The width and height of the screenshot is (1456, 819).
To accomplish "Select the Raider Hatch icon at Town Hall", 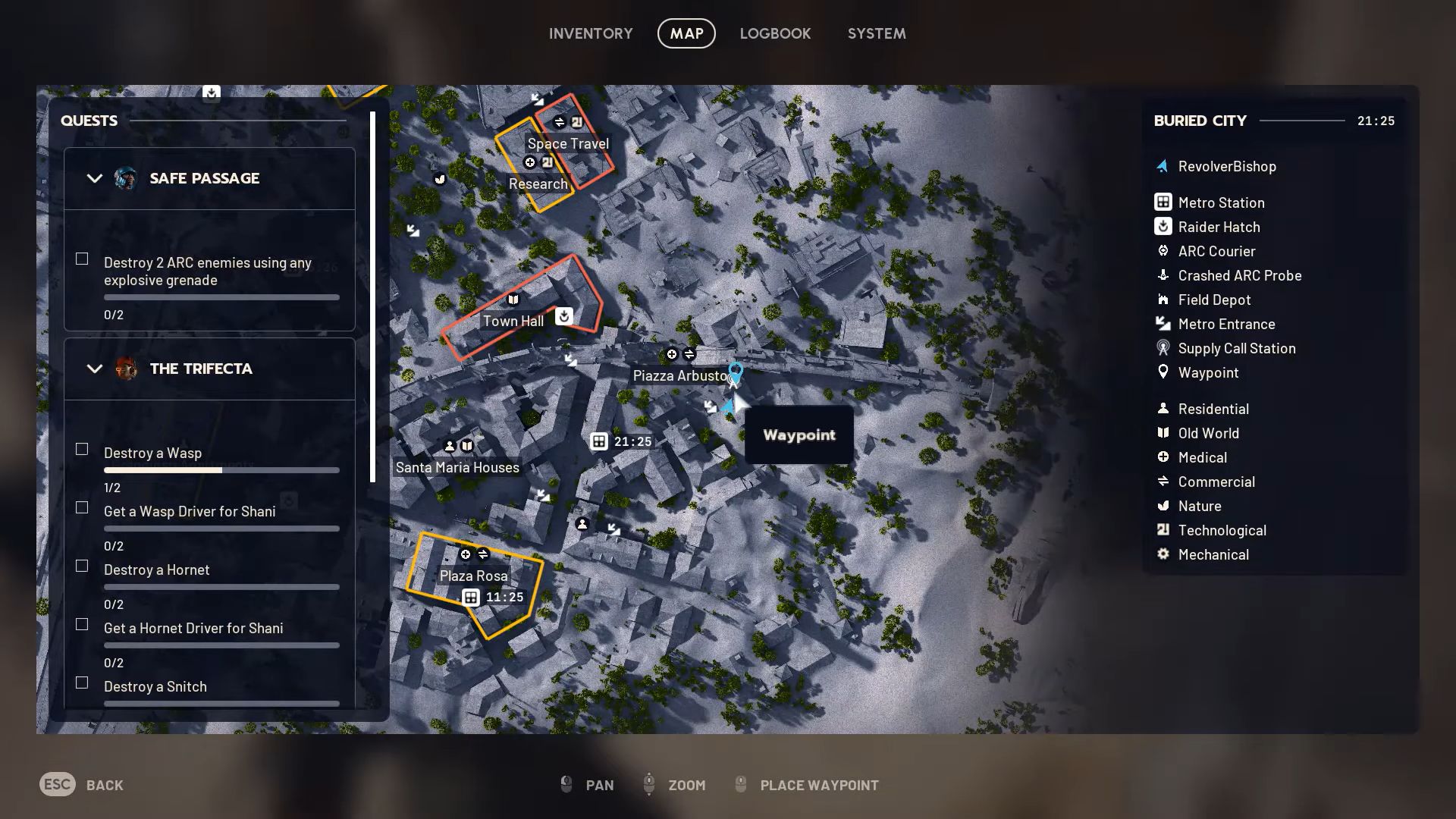I will tap(564, 317).
